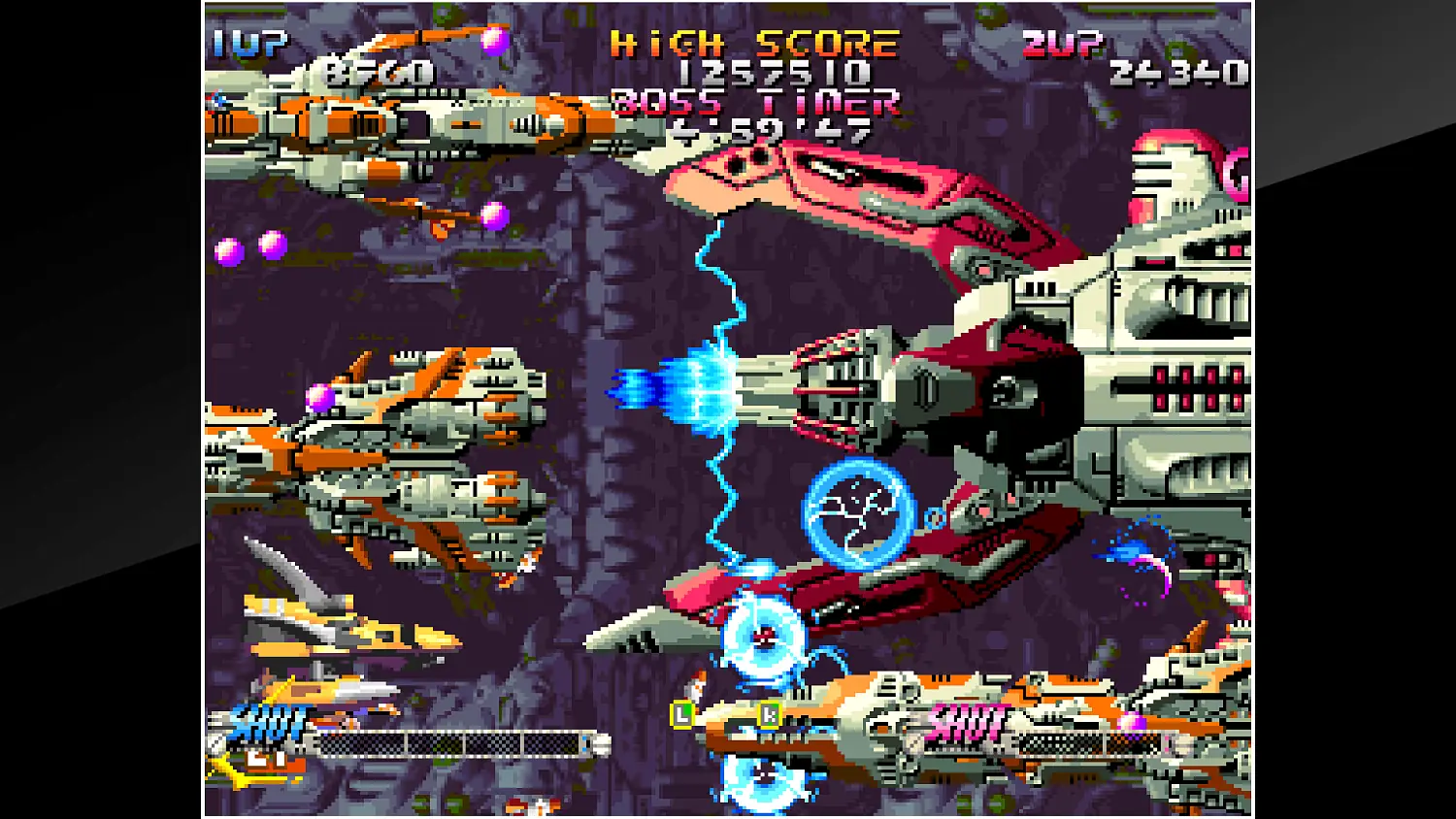Click the HIGH SCORE header text

[x=752, y=43]
